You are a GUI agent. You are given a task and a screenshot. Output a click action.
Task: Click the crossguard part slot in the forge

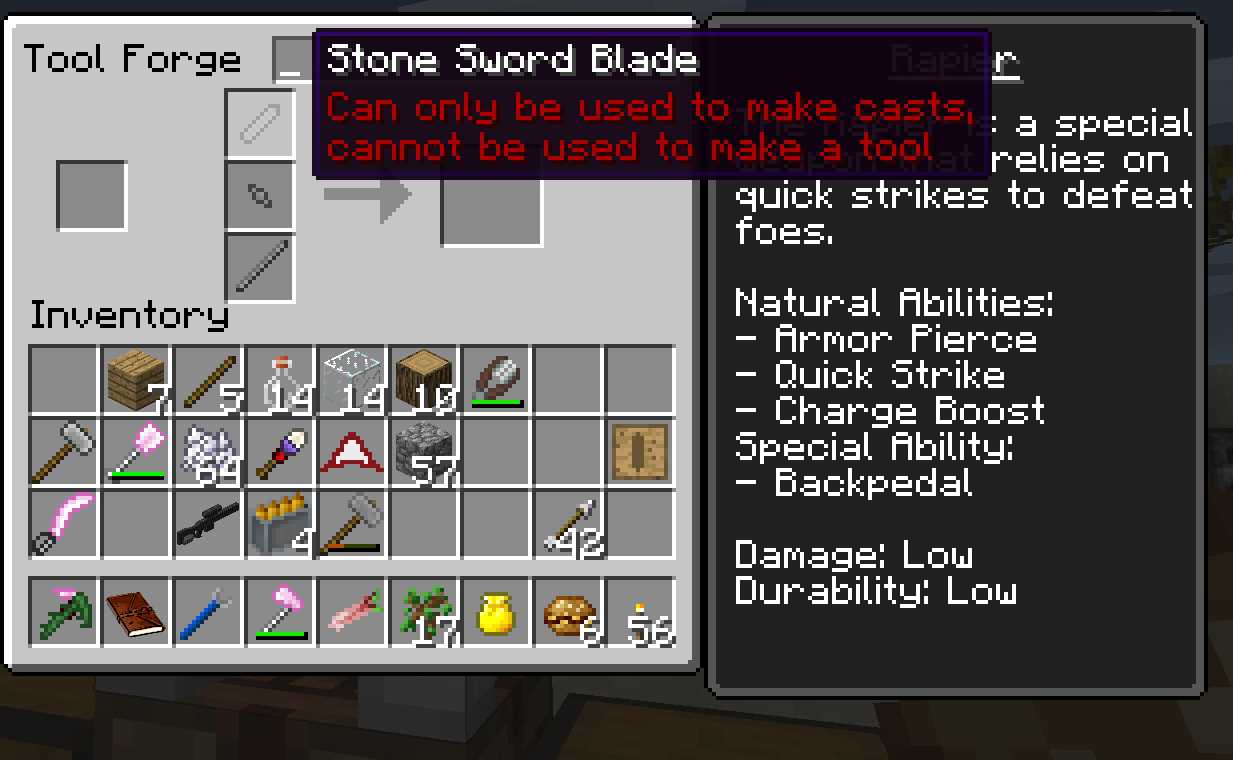[x=260, y=195]
